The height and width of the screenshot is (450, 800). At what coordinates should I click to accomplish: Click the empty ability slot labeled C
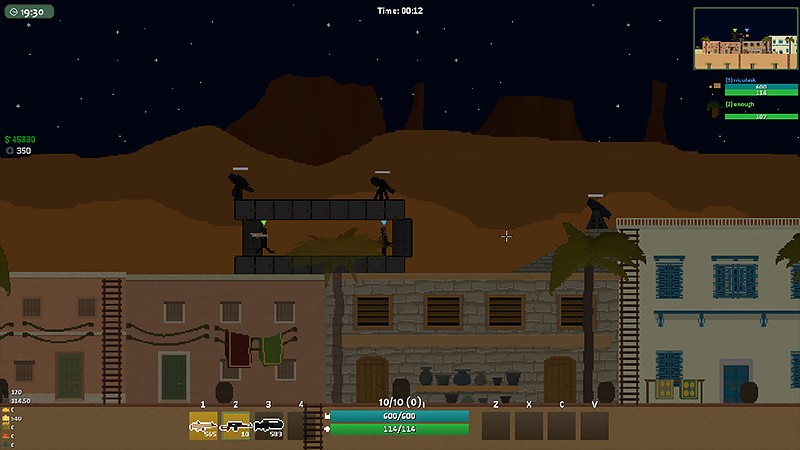pos(562,426)
